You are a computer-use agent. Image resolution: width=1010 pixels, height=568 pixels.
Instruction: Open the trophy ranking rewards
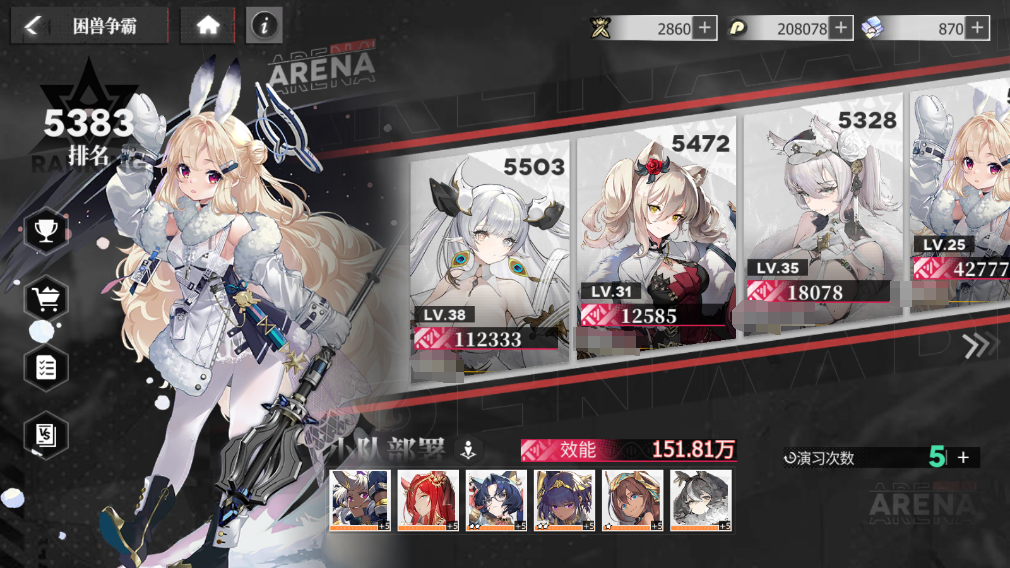click(x=45, y=232)
